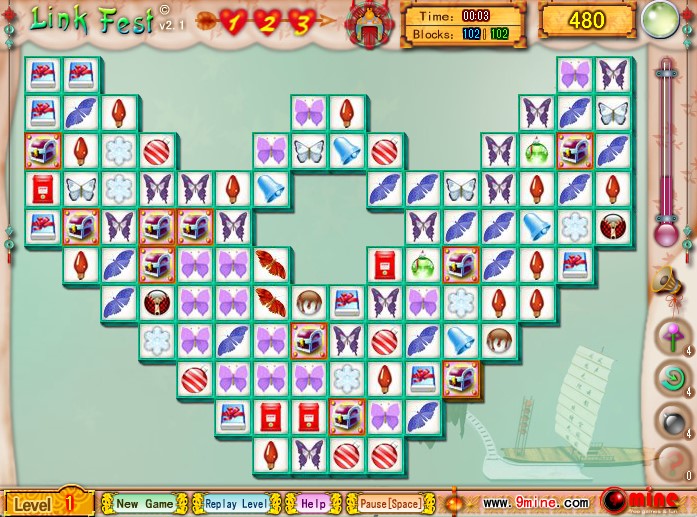Select the chocolate ball tile in the bottom-right area
The height and width of the screenshot is (517, 697).
click(499, 341)
